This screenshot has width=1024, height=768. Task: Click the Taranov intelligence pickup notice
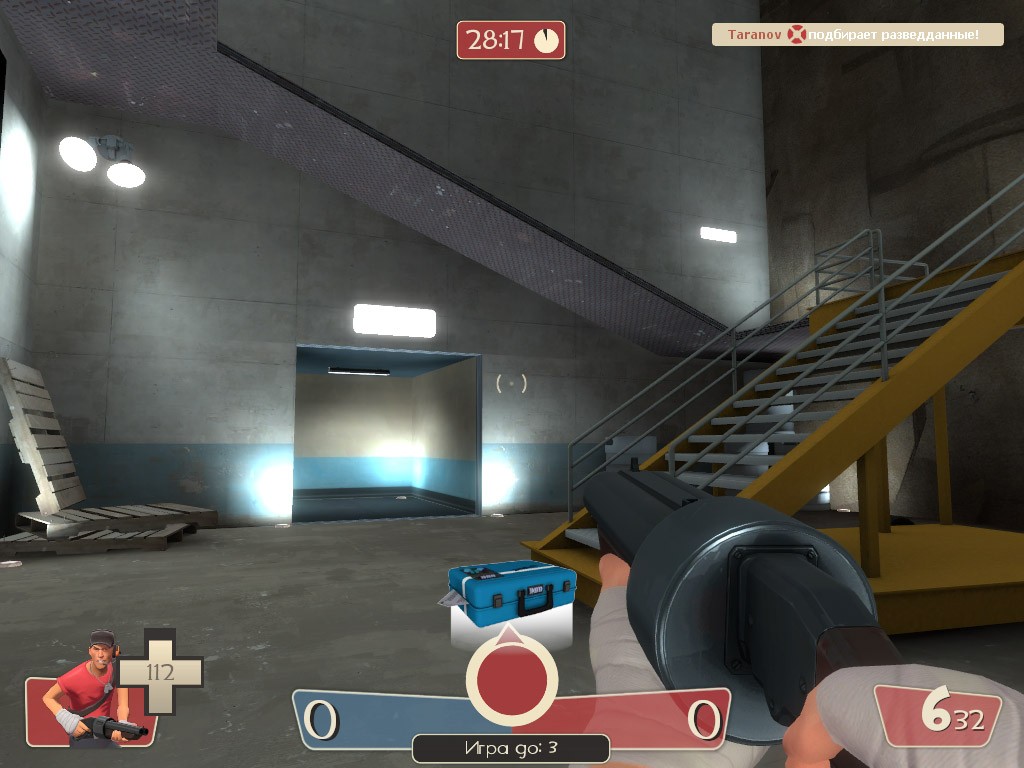[x=858, y=35]
